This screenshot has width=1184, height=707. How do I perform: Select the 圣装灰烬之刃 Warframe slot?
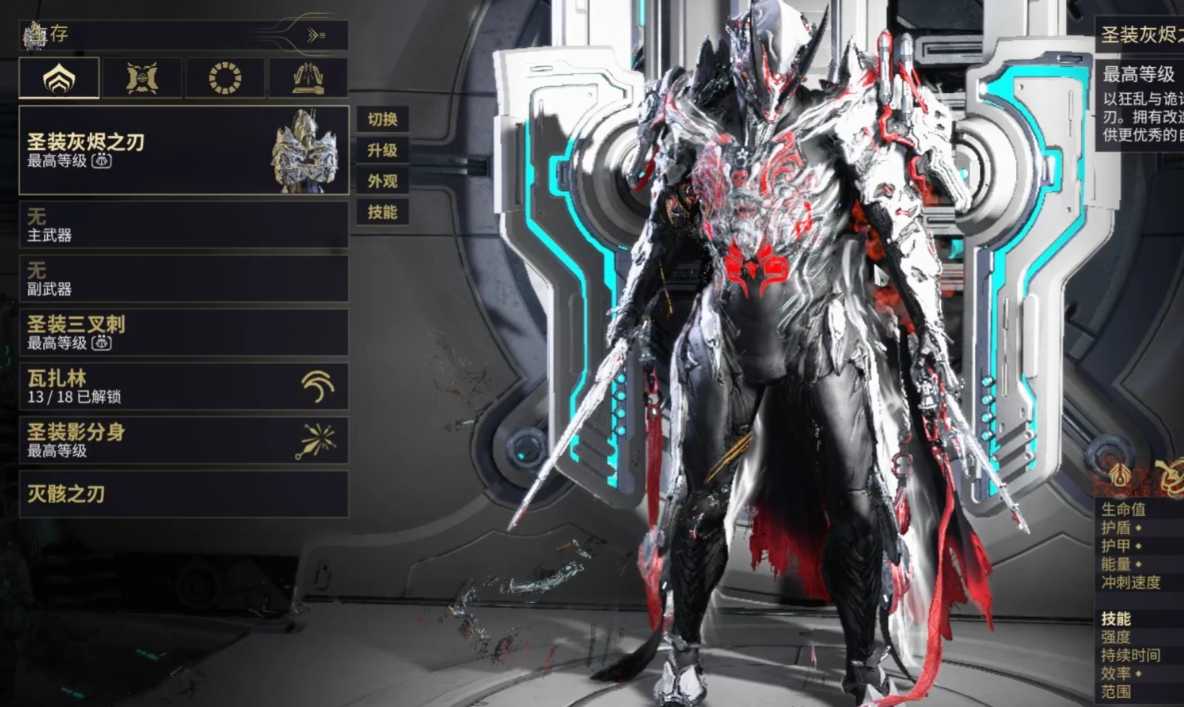(x=184, y=151)
